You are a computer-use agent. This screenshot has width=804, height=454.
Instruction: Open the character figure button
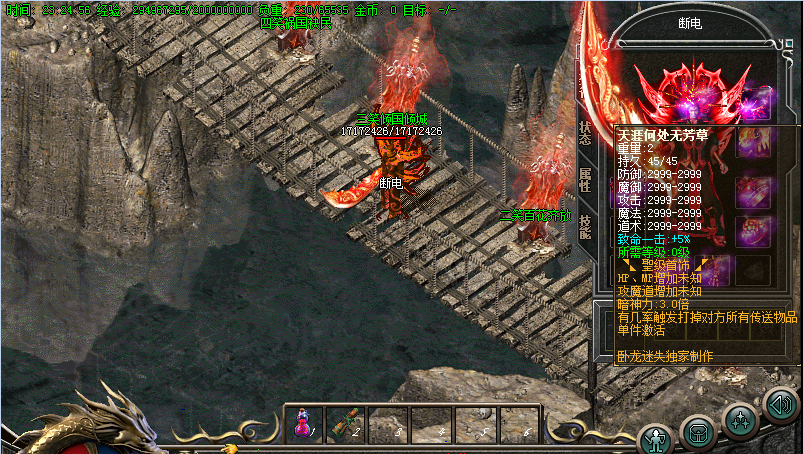(656, 438)
